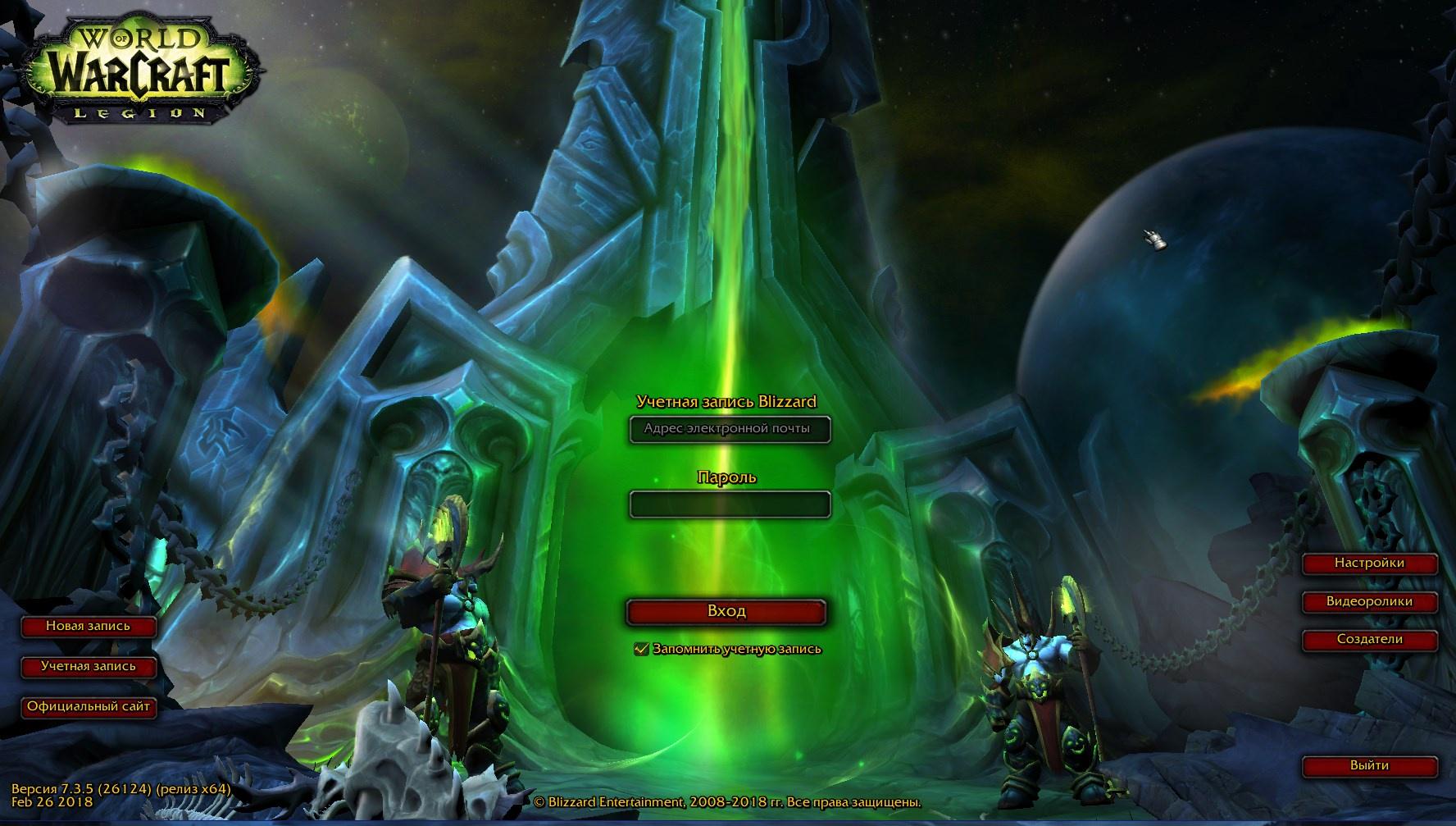1456x826 pixels.
Task: Open account management with Учетная запись
Action: (x=90, y=668)
